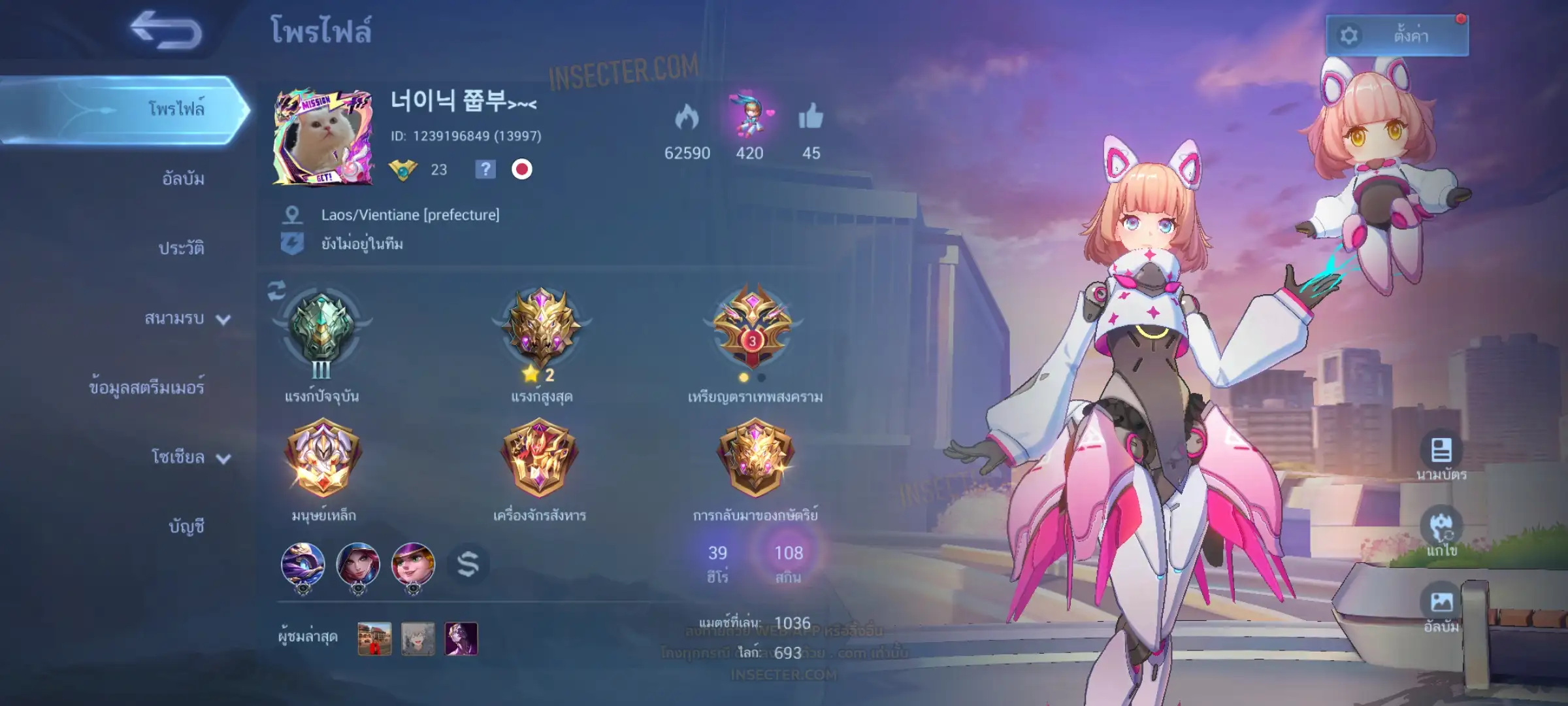Screen dimensions: 1568x706
Task: Expand the สนามรบ battlefield section
Action: pyautogui.click(x=187, y=318)
